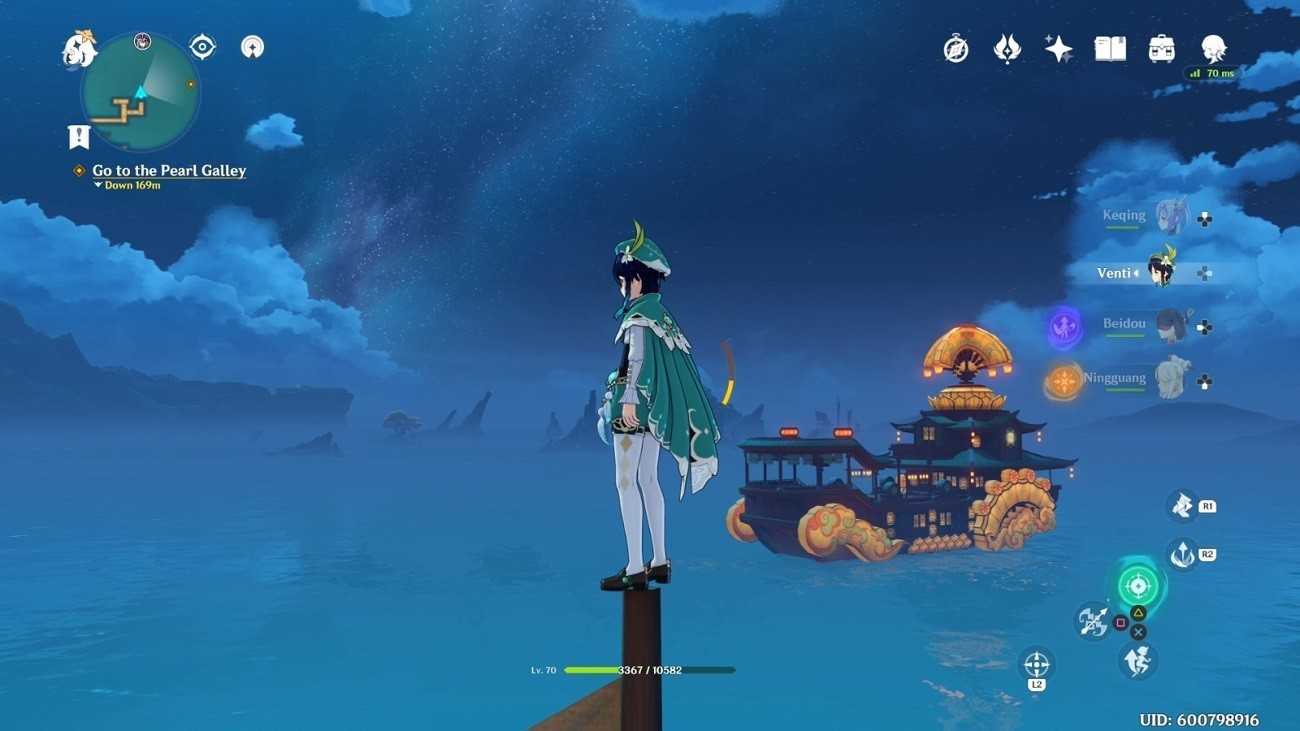Click the exclamation quest icon
Viewport: 1300px width, 731px height.
pyautogui.click(x=79, y=137)
